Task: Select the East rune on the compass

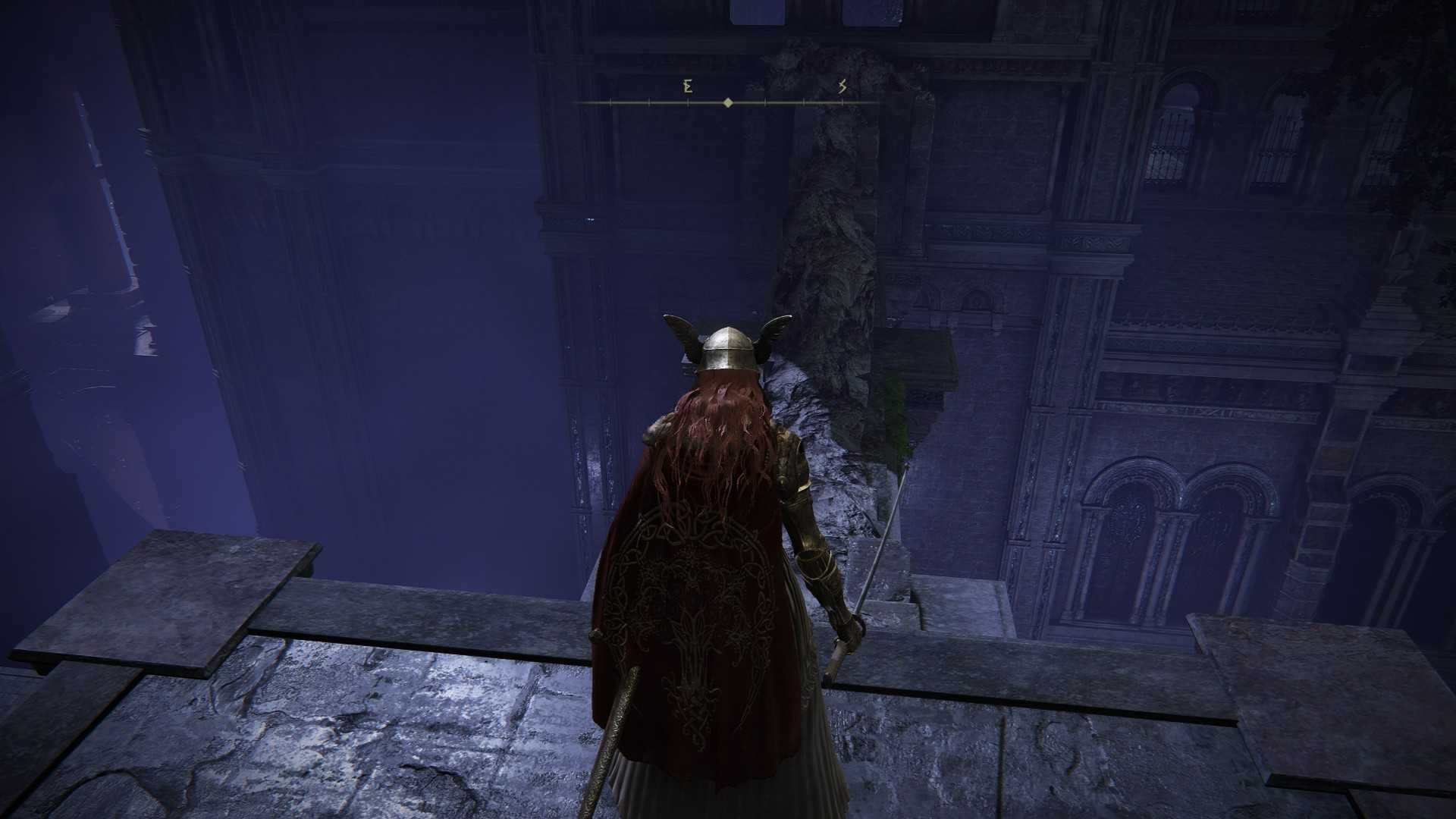Action: tap(688, 86)
